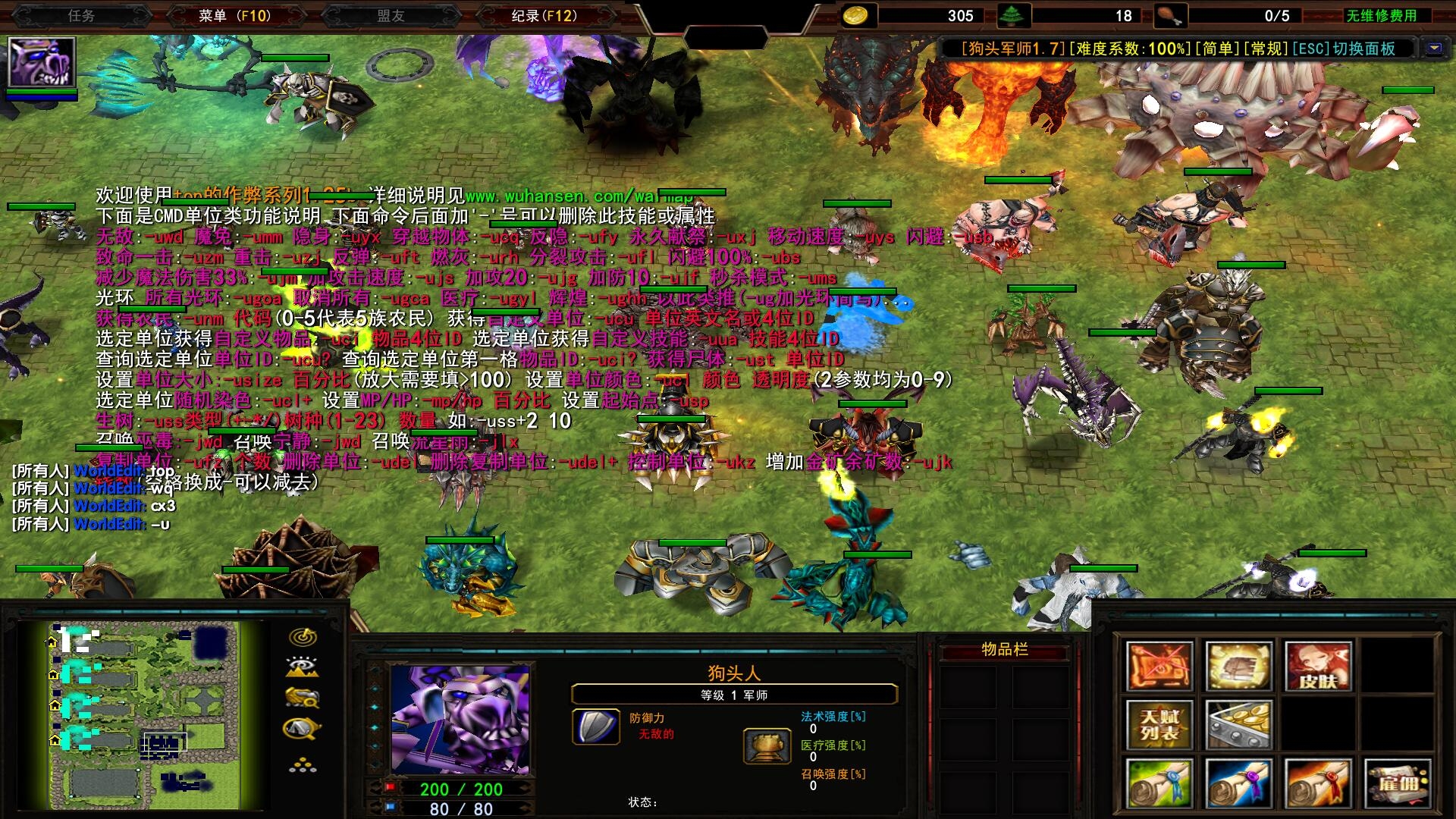Open the 菜单 (F10) game menu
Screen dimensions: 1456x819
(234, 15)
